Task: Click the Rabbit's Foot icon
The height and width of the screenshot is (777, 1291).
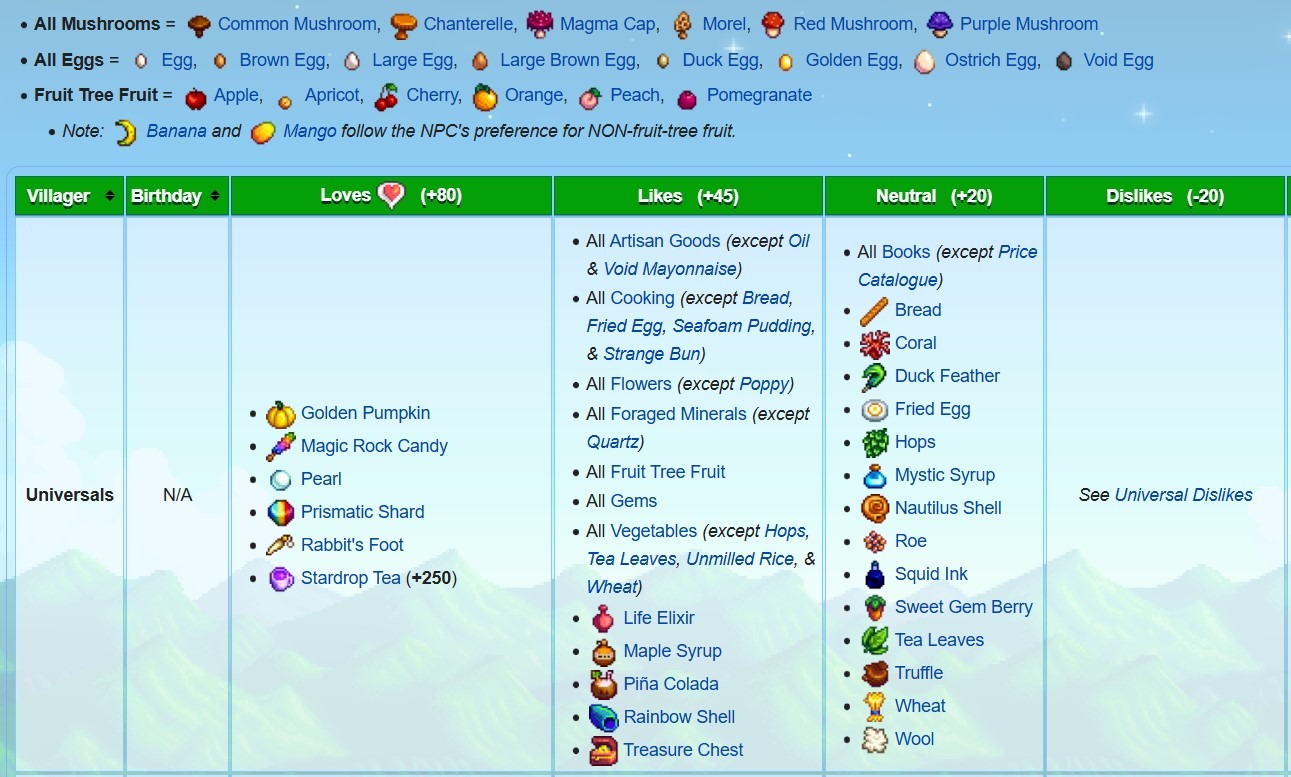Action: [281, 545]
